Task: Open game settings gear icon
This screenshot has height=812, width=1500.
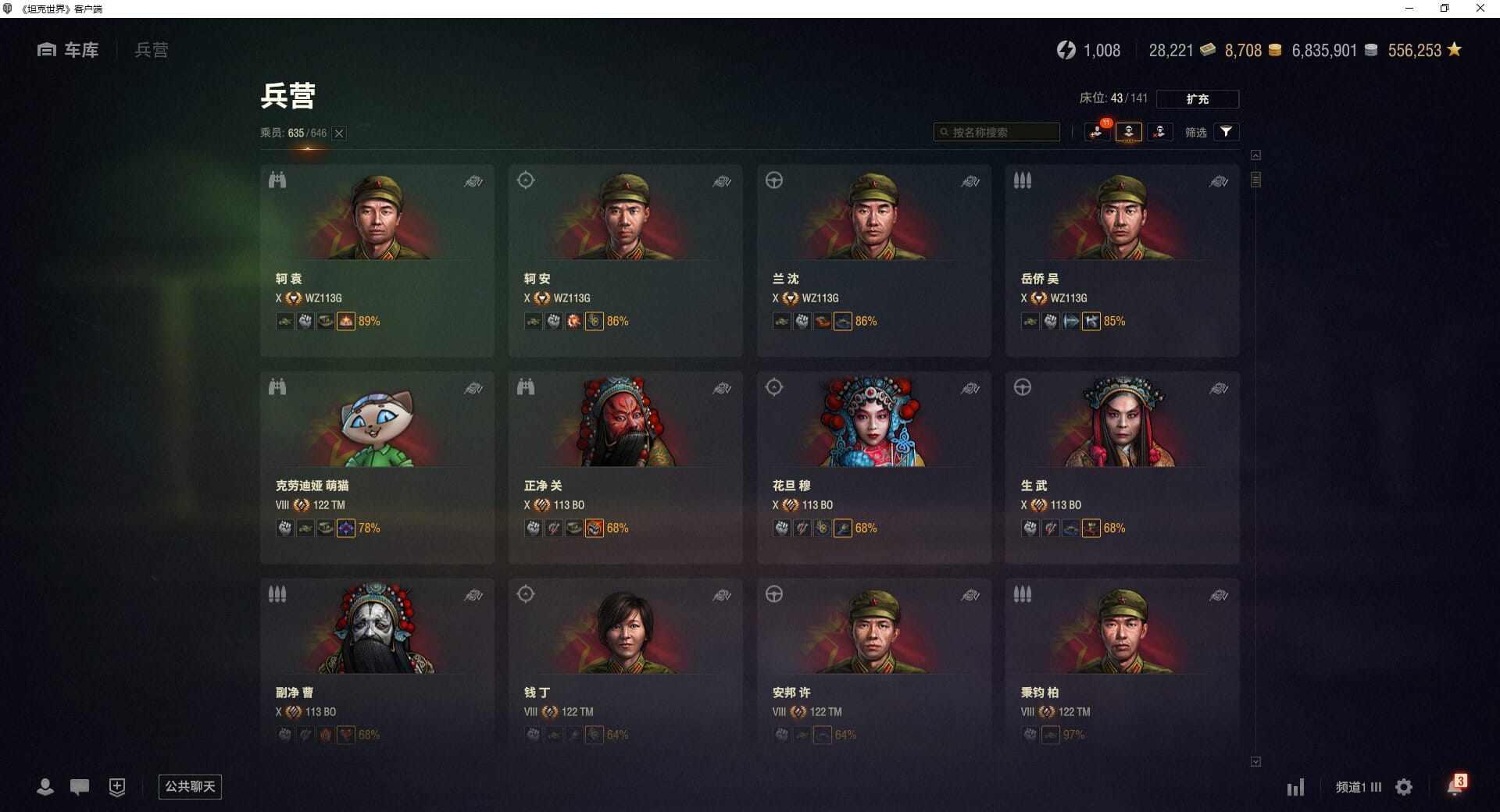Action: click(x=1404, y=787)
